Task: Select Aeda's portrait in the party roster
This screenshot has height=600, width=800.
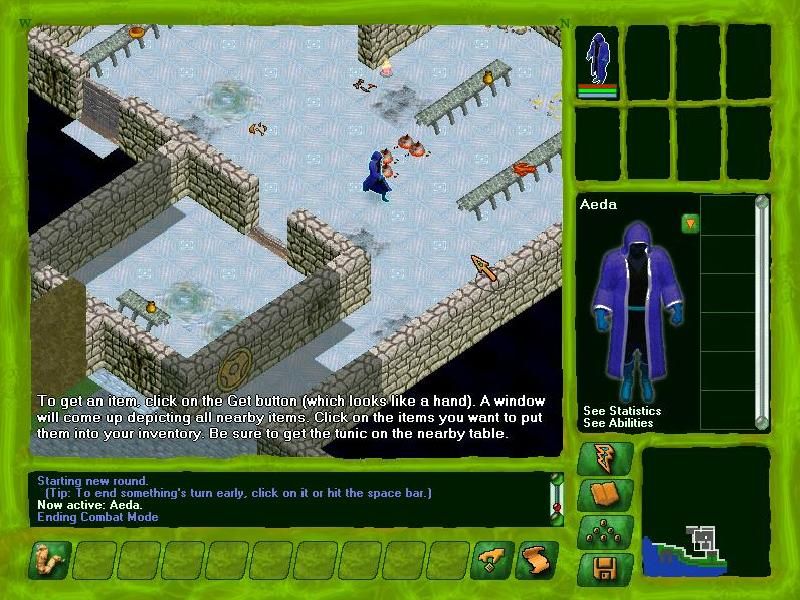Action: [x=598, y=60]
